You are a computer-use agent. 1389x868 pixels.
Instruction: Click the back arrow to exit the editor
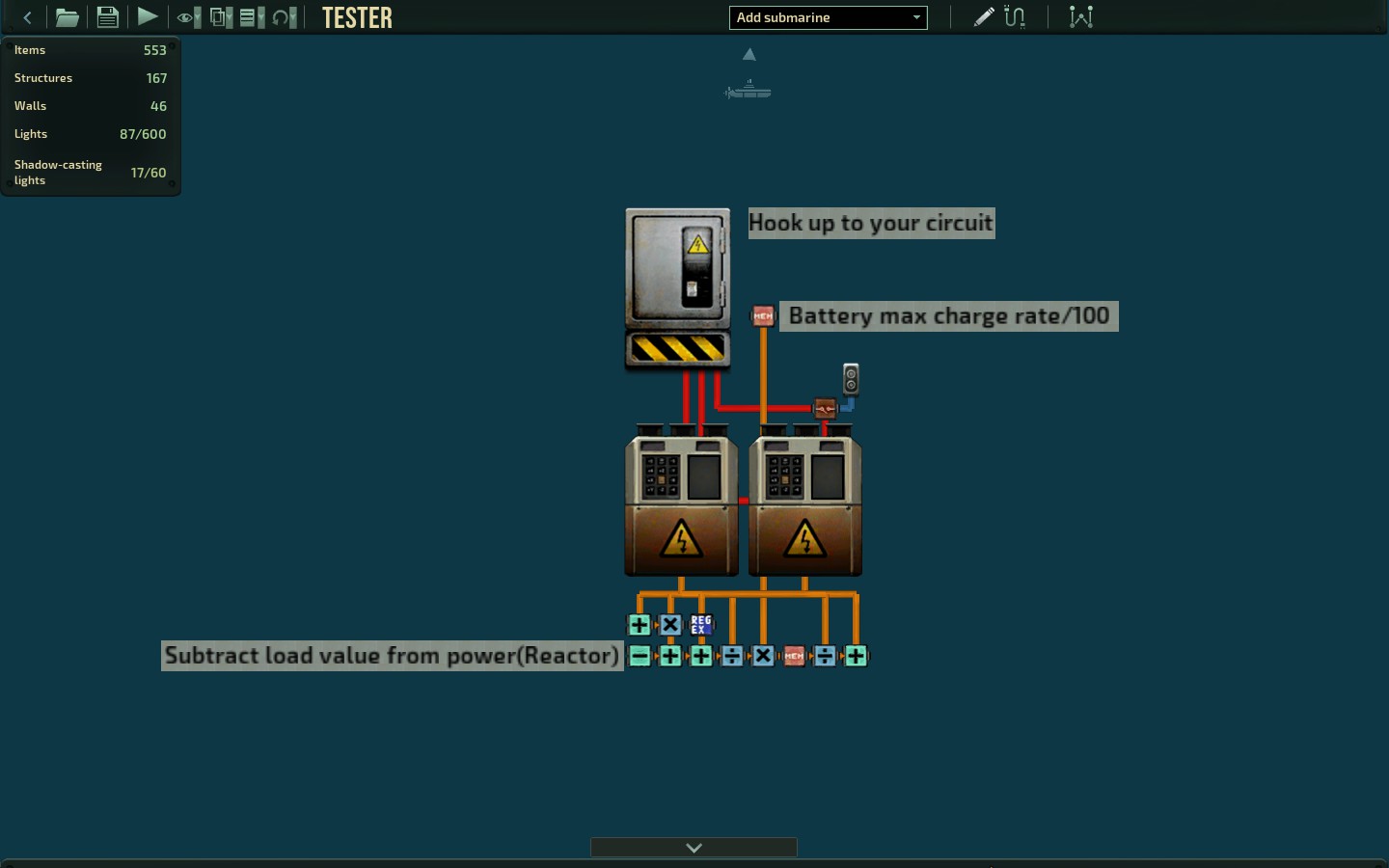[x=26, y=17]
